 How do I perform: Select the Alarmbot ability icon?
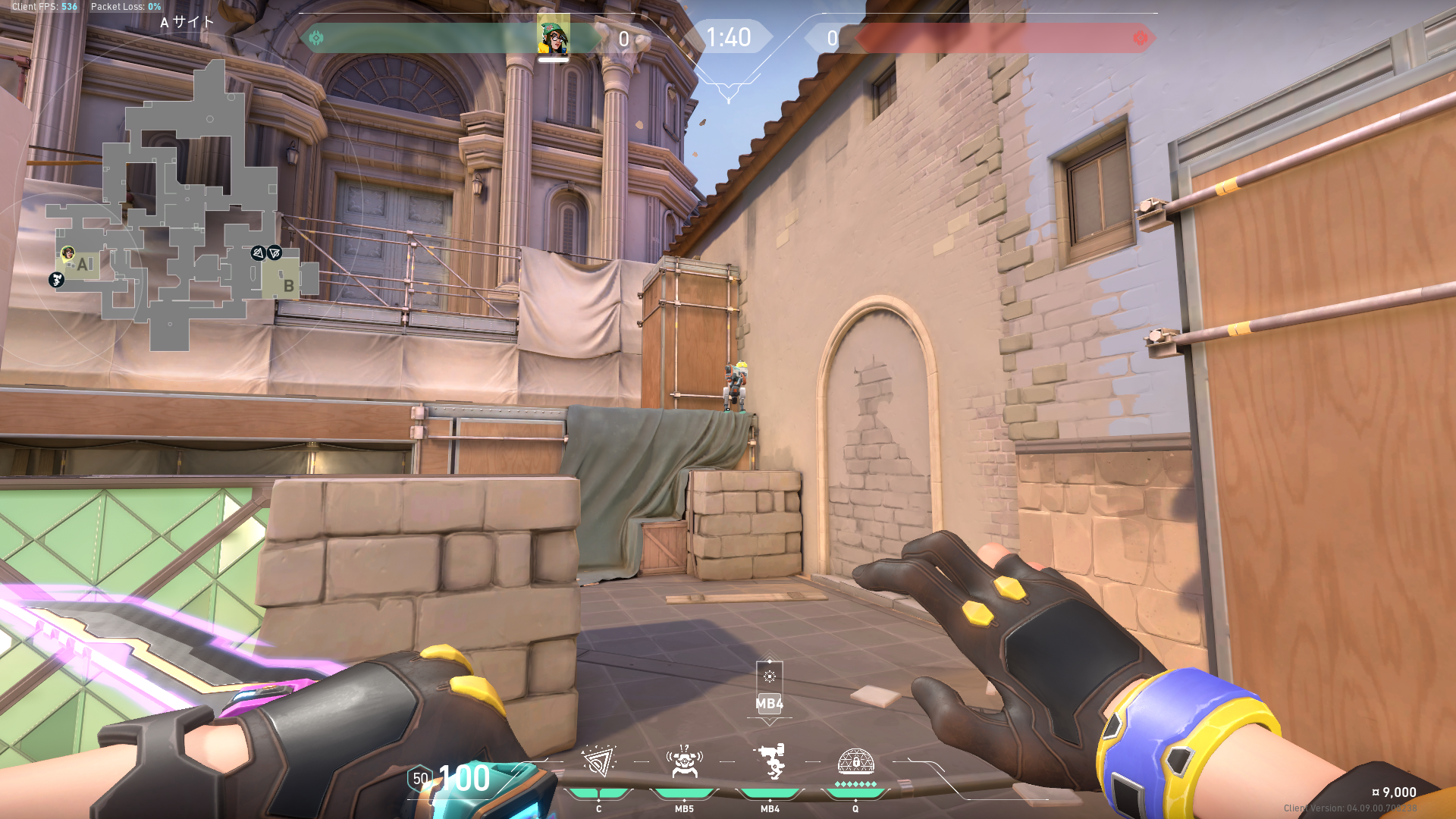684,761
